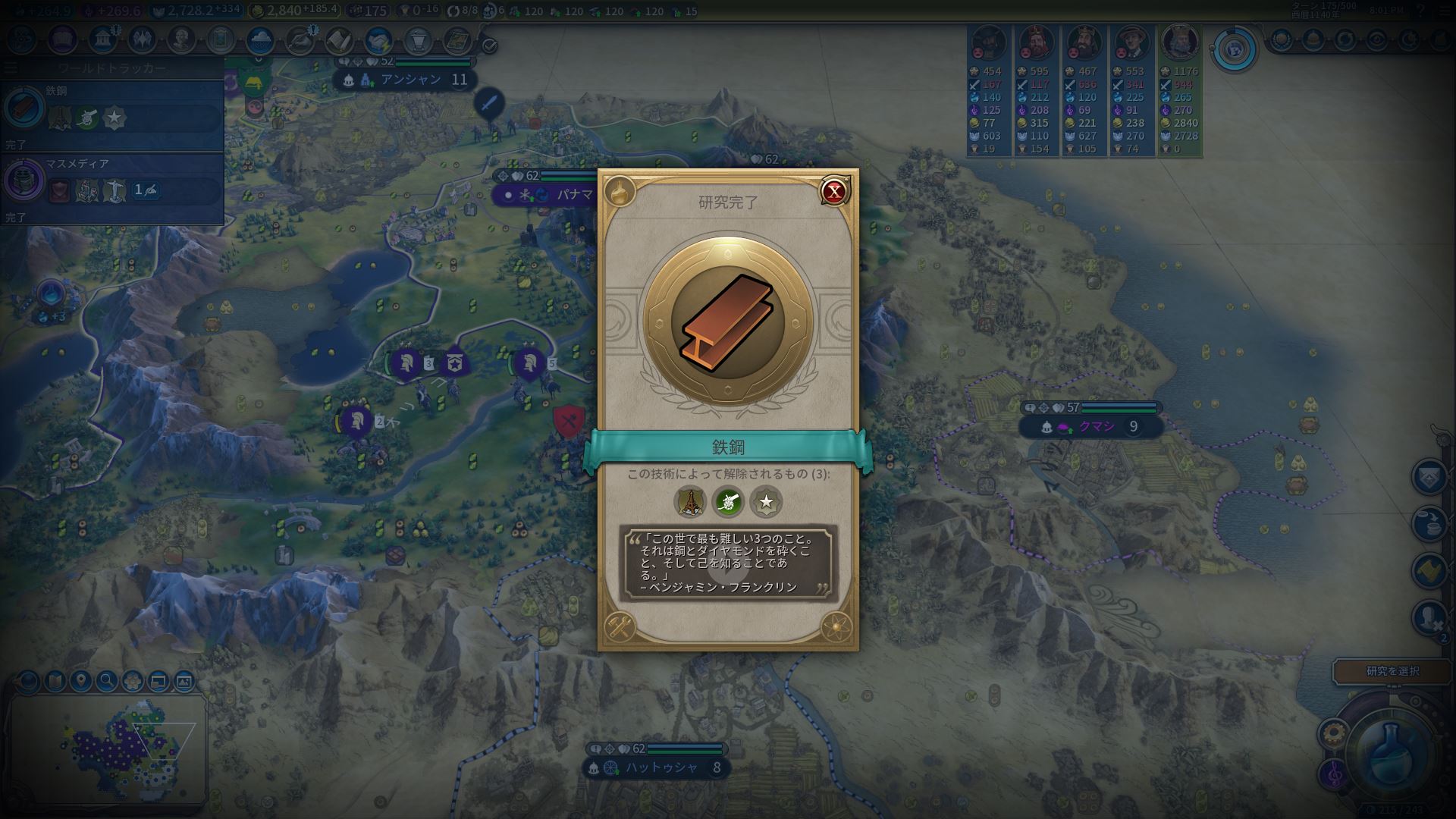Open the question mark help icon

click(1420, 11)
